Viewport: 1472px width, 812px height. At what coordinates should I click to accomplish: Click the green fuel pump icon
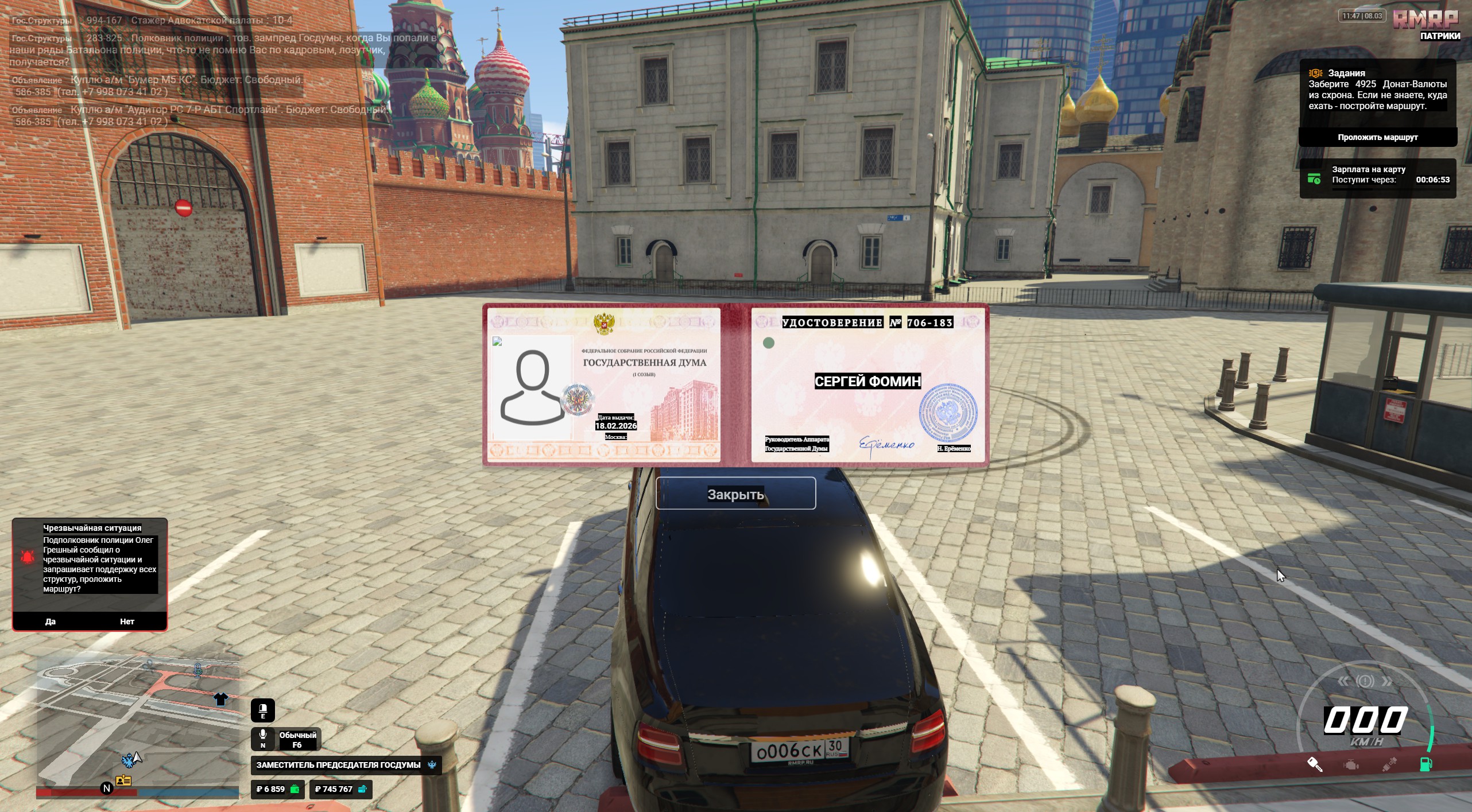[x=1425, y=764]
